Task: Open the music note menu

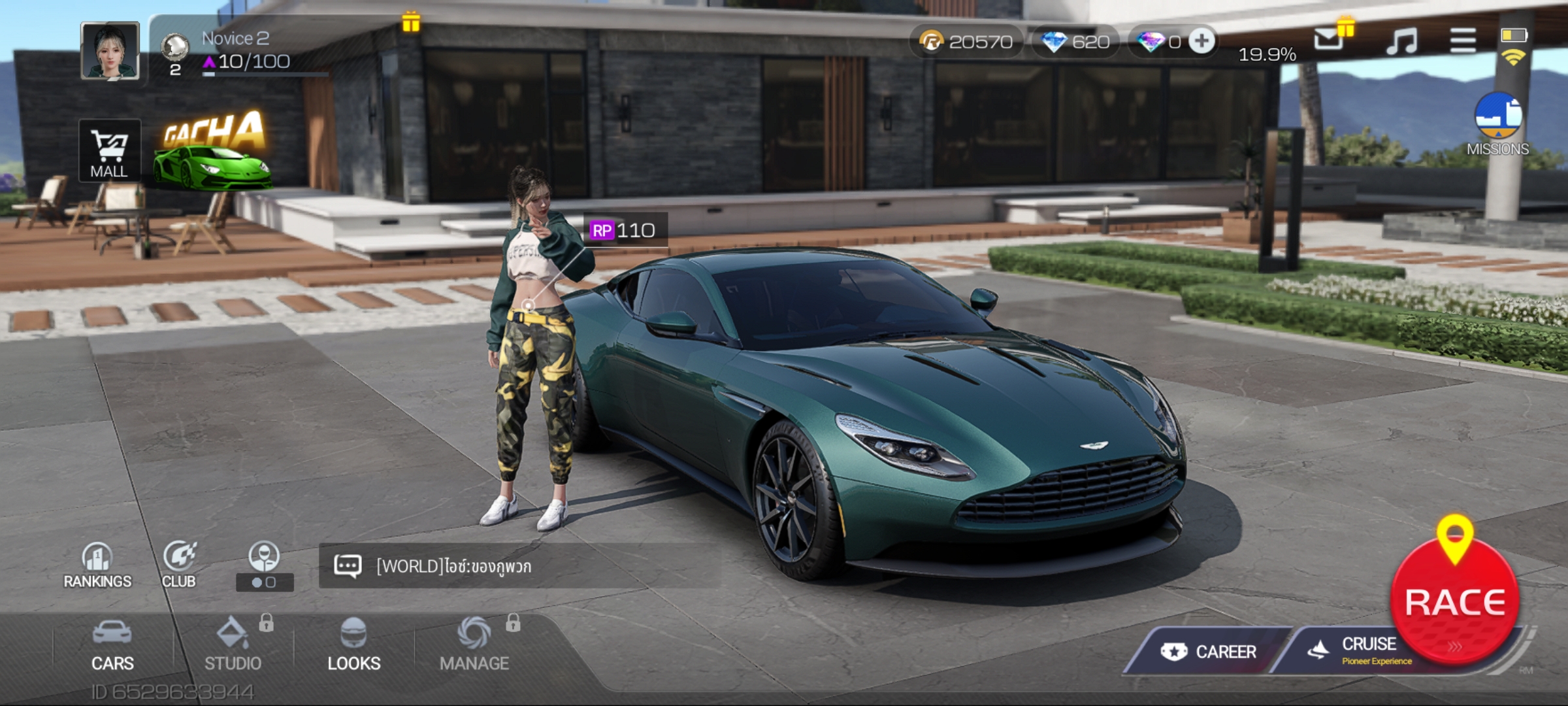Action: [1401, 41]
